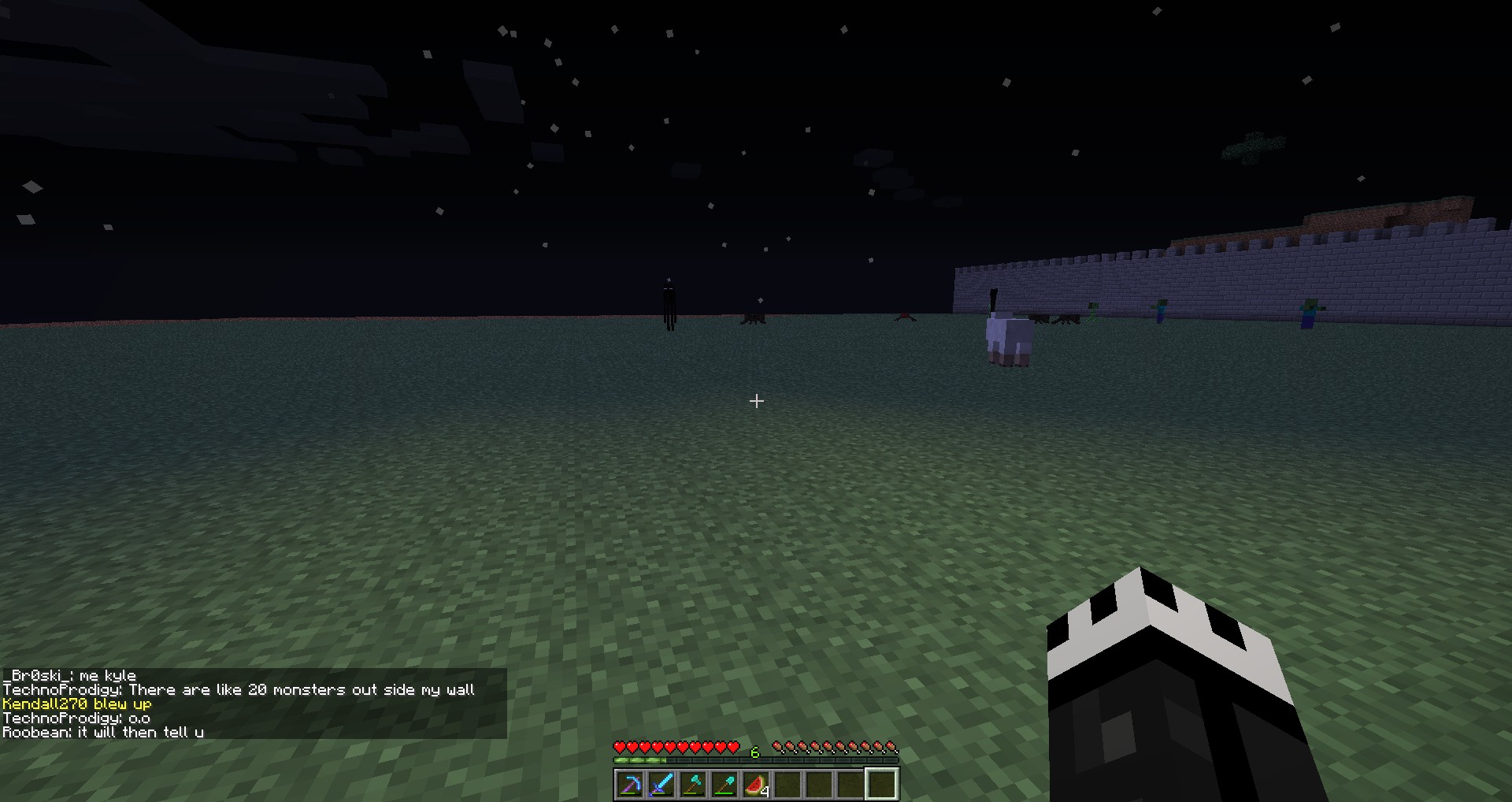This screenshot has width=1512, height=802.
Task: Select the diamond pickaxe hotbar slot
Action: [x=630, y=785]
